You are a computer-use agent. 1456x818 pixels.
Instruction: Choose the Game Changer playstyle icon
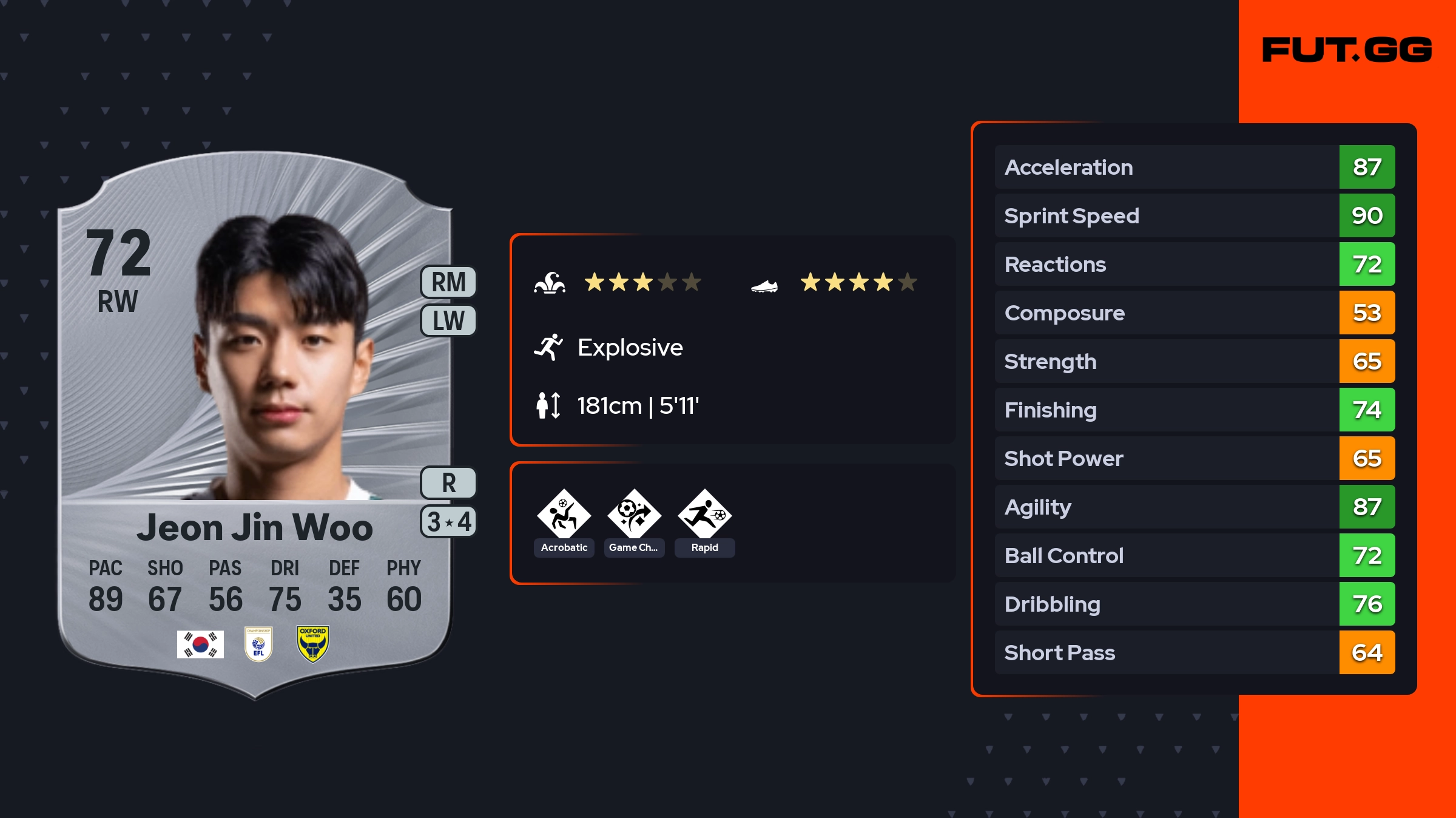[x=634, y=515]
